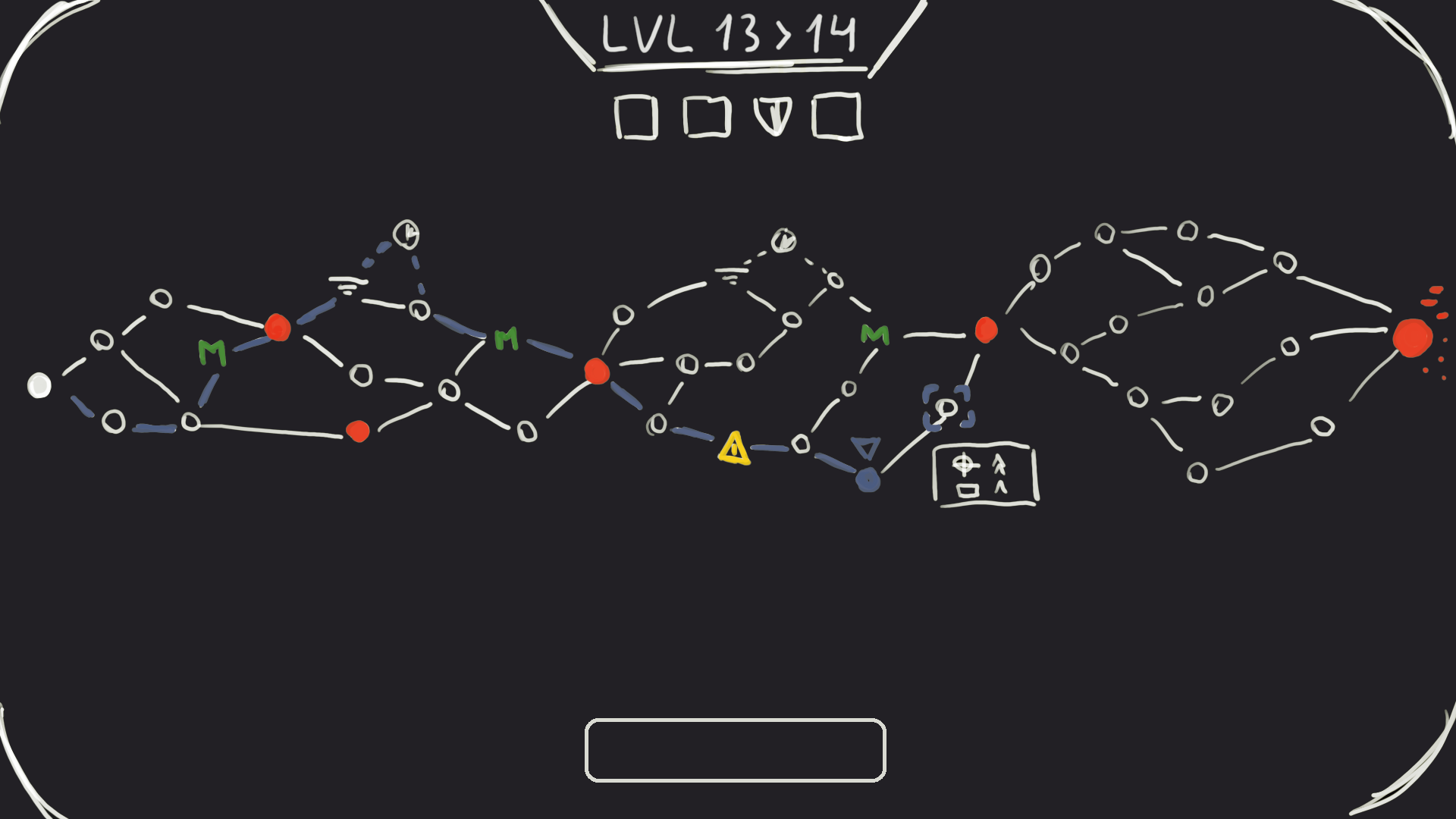Click the rightmost green M marker

(x=874, y=336)
